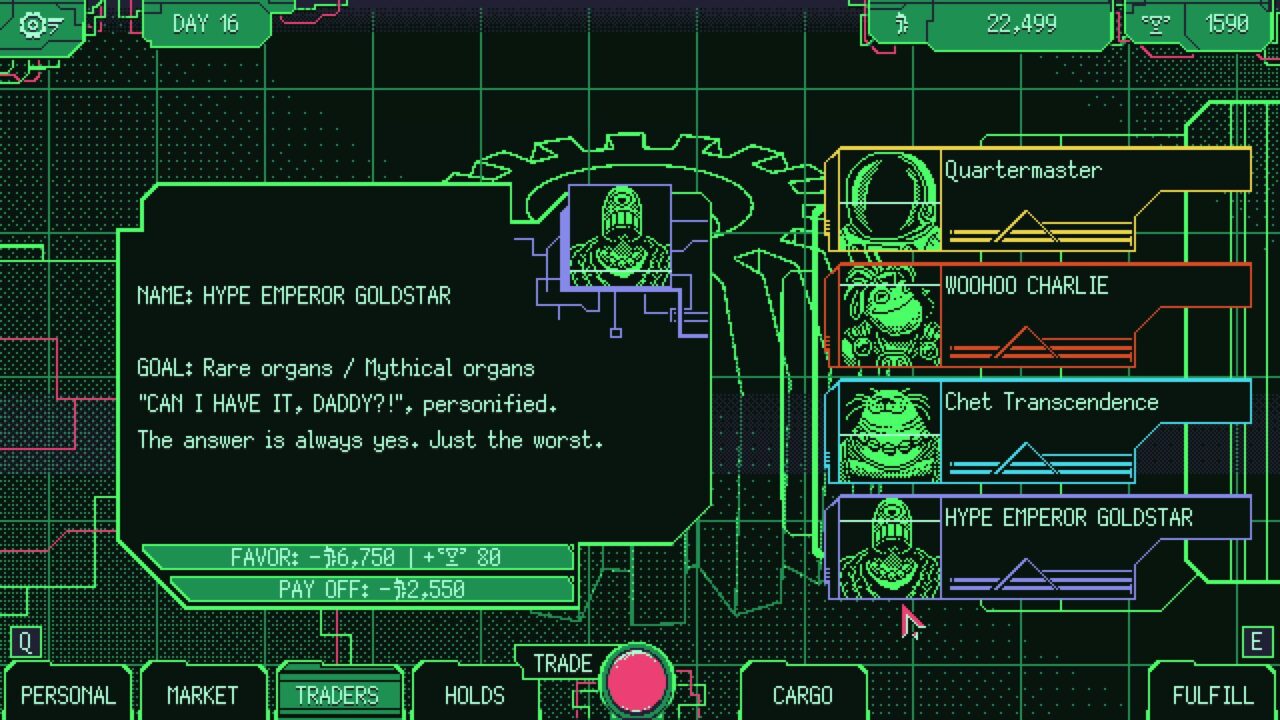Open the MARKET tab
Screen dimensions: 1280x720
[x=203, y=695]
